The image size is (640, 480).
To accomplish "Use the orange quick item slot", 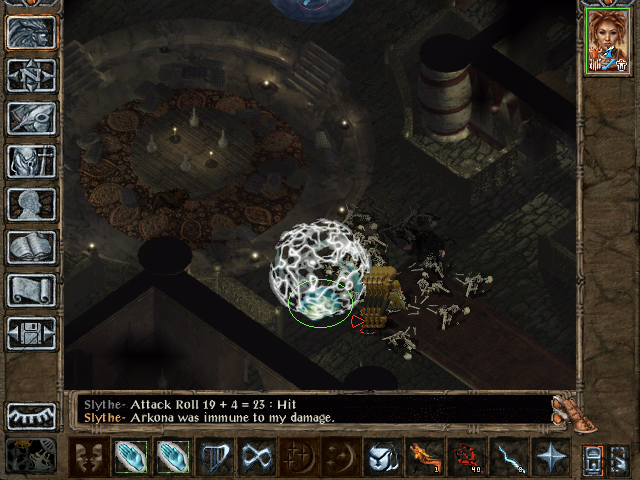I will click(424, 457).
